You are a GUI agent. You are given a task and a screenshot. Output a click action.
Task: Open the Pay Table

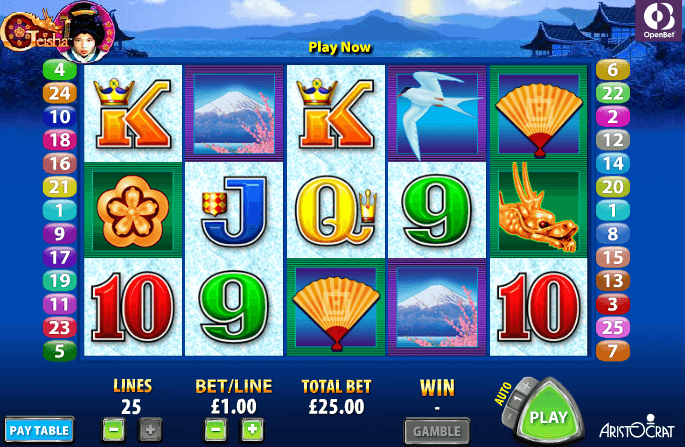(39, 431)
